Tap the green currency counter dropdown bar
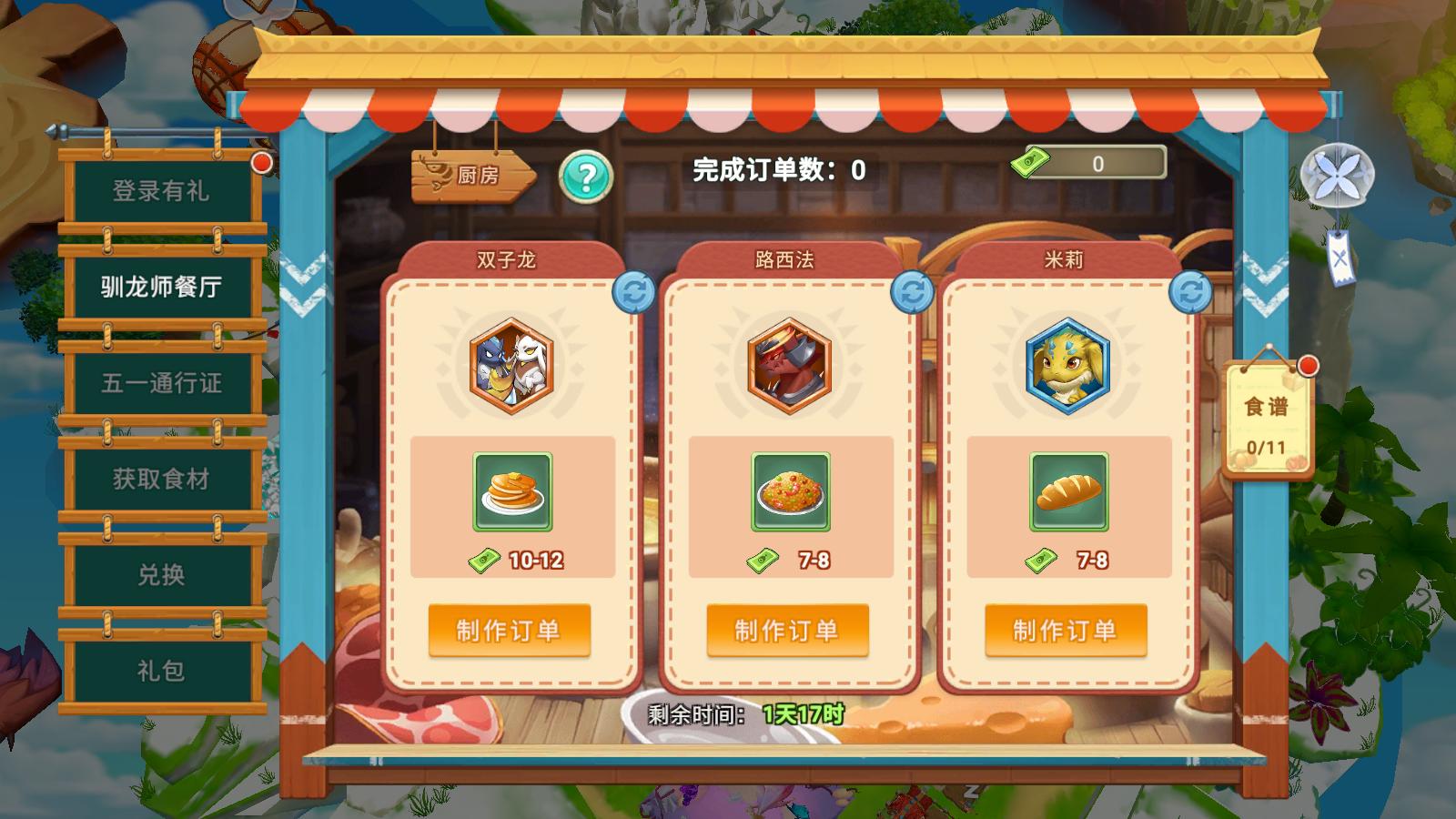Screen dimensions: 1456x819 pyautogui.click(x=1097, y=164)
